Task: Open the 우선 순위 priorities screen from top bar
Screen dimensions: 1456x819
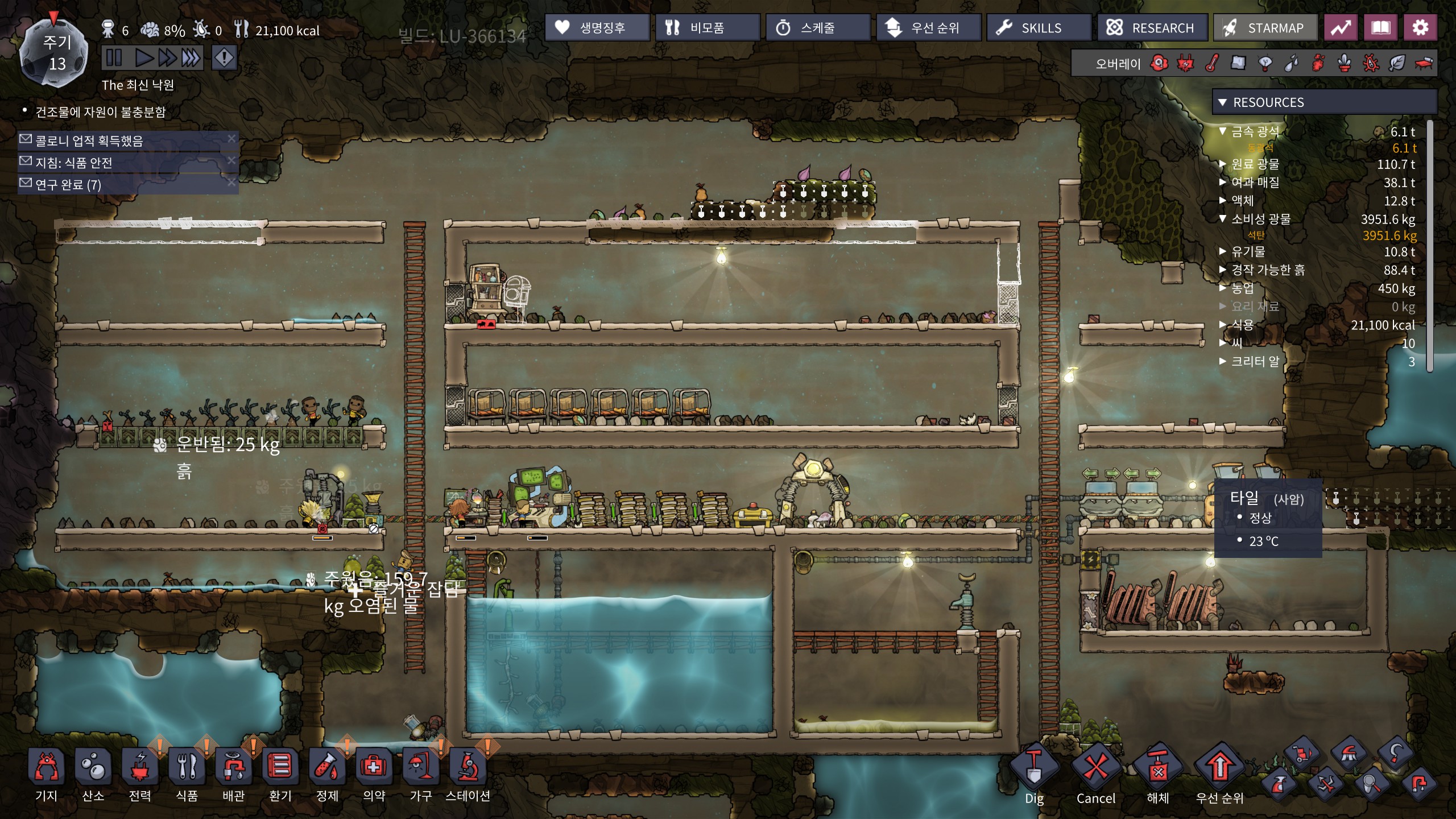Action: (928, 28)
